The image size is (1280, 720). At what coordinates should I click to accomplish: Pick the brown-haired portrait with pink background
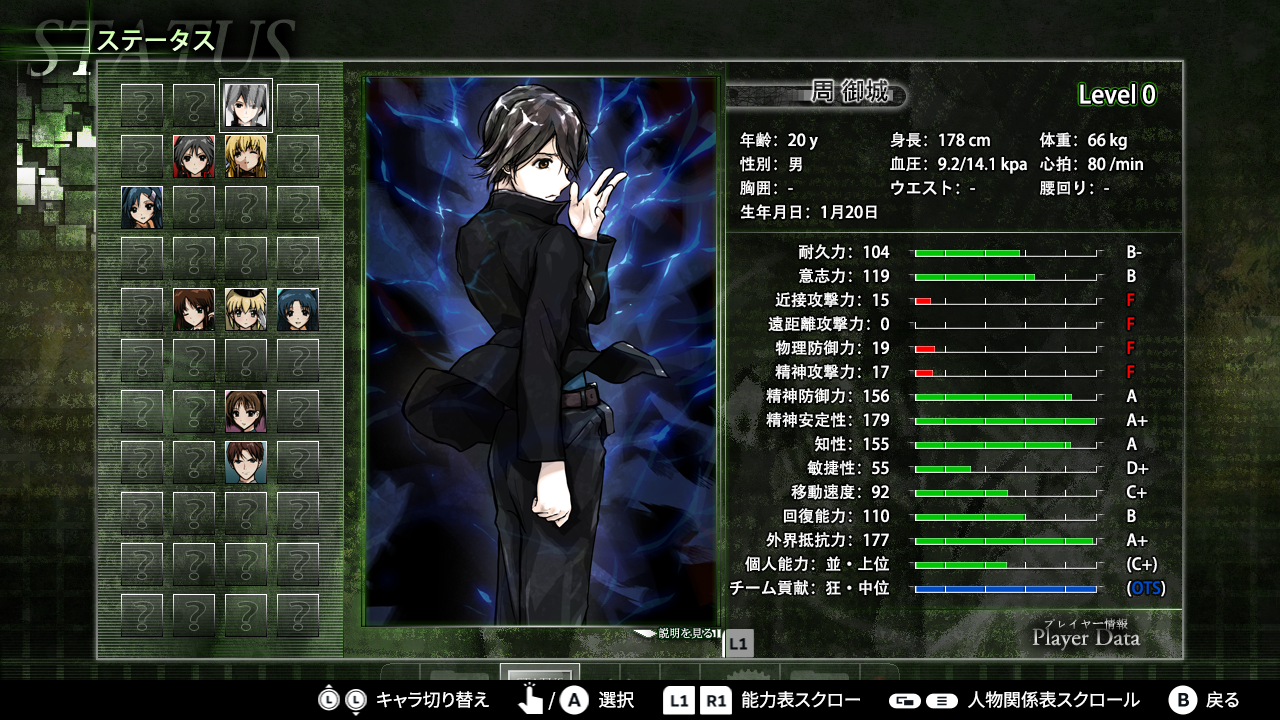click(x=246, y=411)
